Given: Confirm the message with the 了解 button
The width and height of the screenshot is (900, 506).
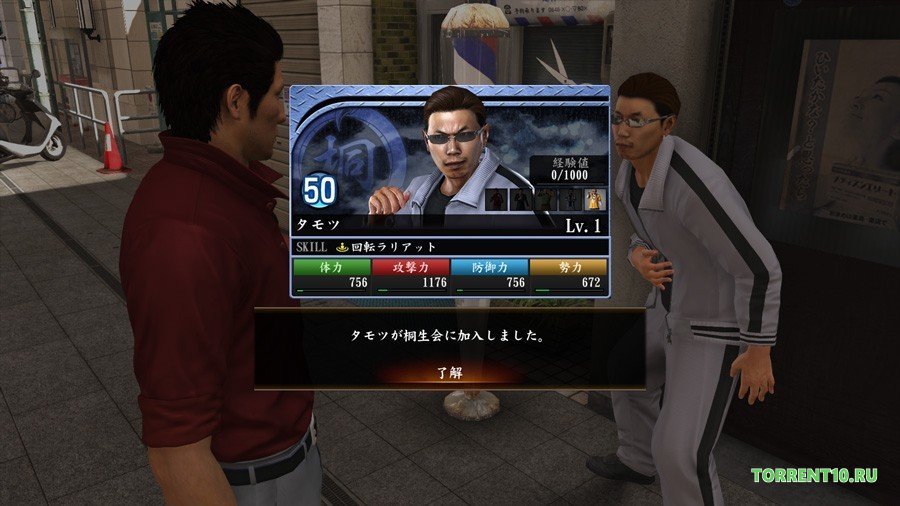Looking at the screenshot, I should point(450,373).
